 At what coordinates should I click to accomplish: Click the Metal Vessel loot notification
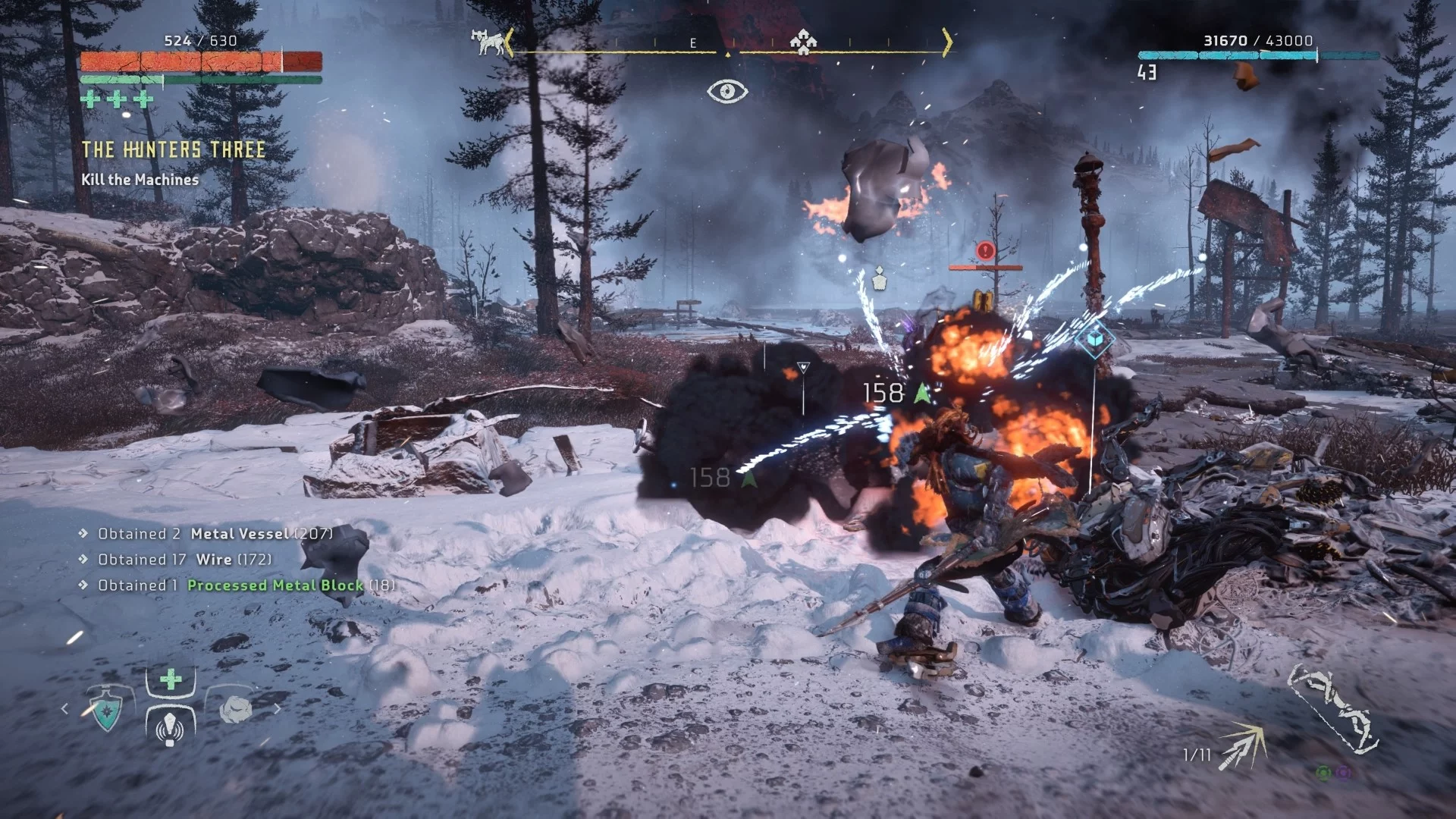(x=239, y=534)
